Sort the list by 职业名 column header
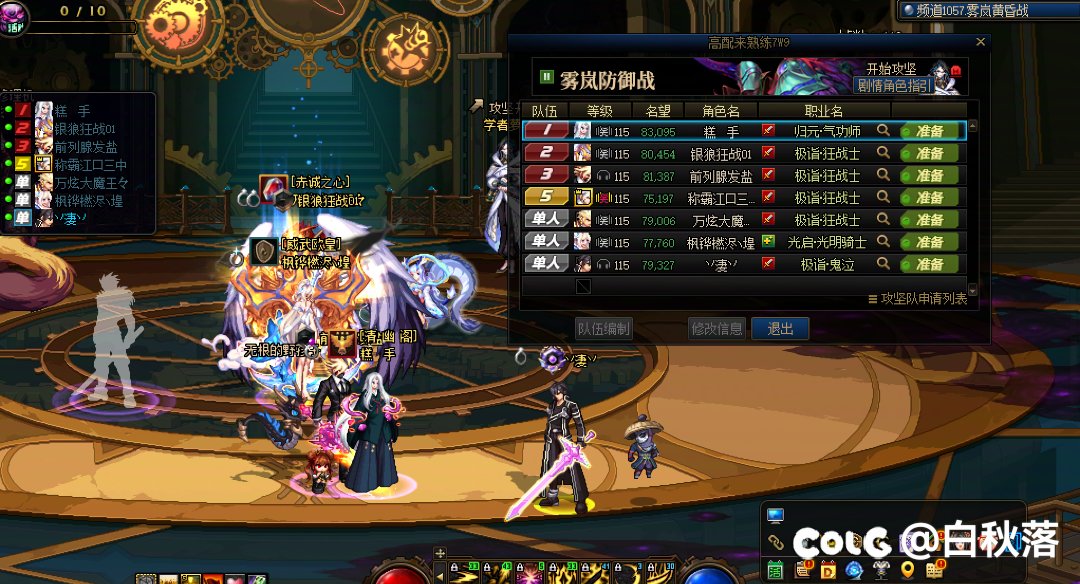Screen dimensions: 1080x584 [x=823, y=111]
